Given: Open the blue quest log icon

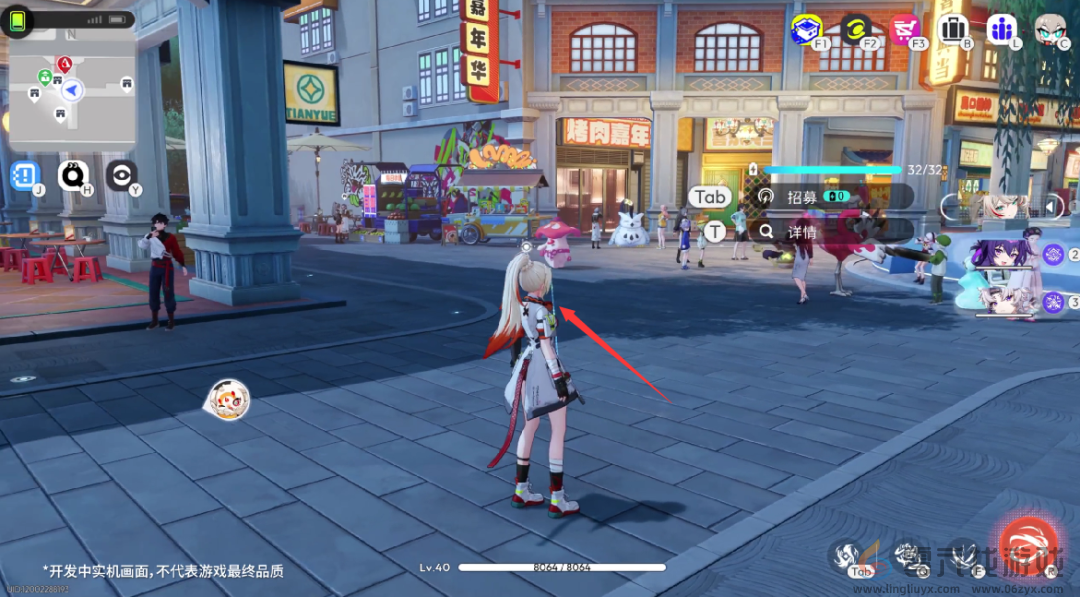Looking at the screenshot, I should point(24,176).
